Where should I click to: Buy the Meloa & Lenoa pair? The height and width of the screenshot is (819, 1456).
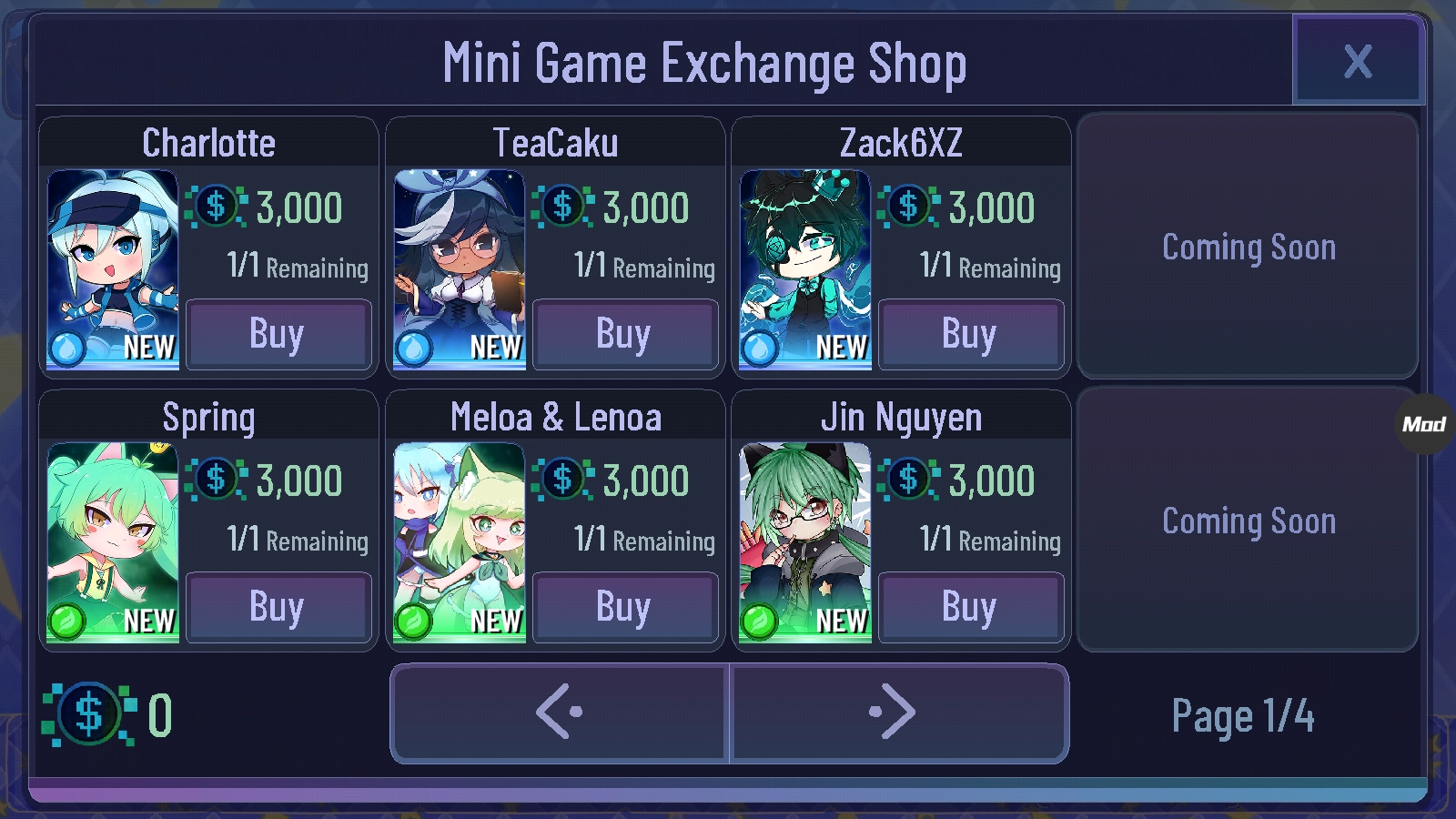624,607
